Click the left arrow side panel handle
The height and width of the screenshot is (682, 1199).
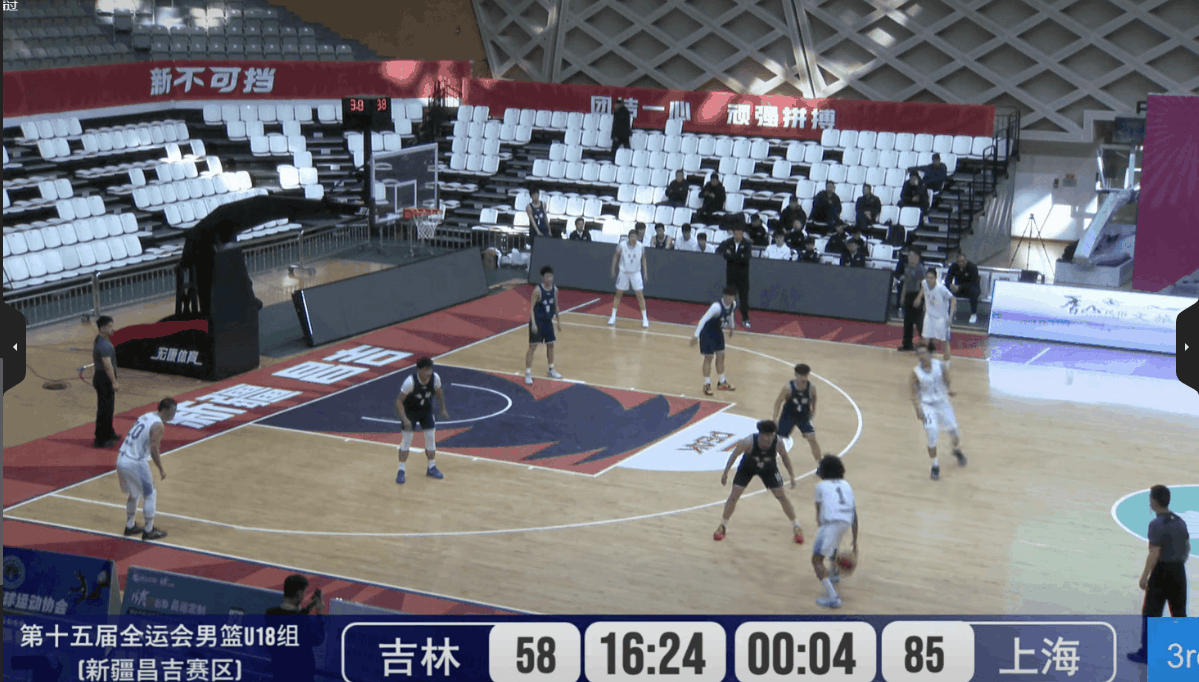click(x=13, y=347)
